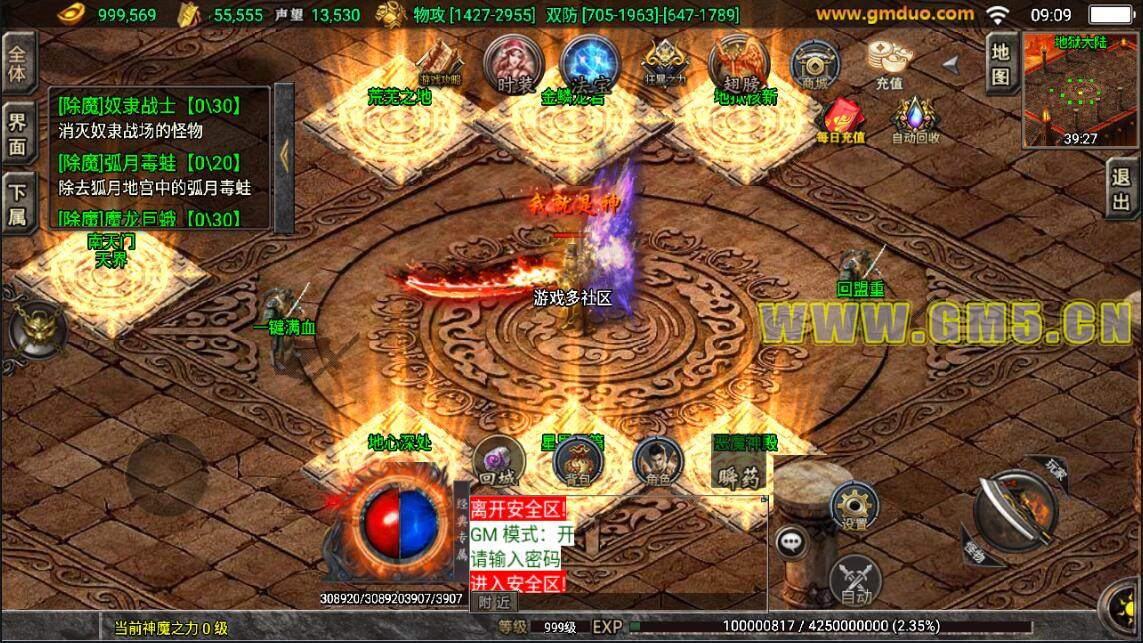Viewport: 1143px width, 643px height.
Task: Use the 回城 return-to-town scroll
Action: (498, 461)
